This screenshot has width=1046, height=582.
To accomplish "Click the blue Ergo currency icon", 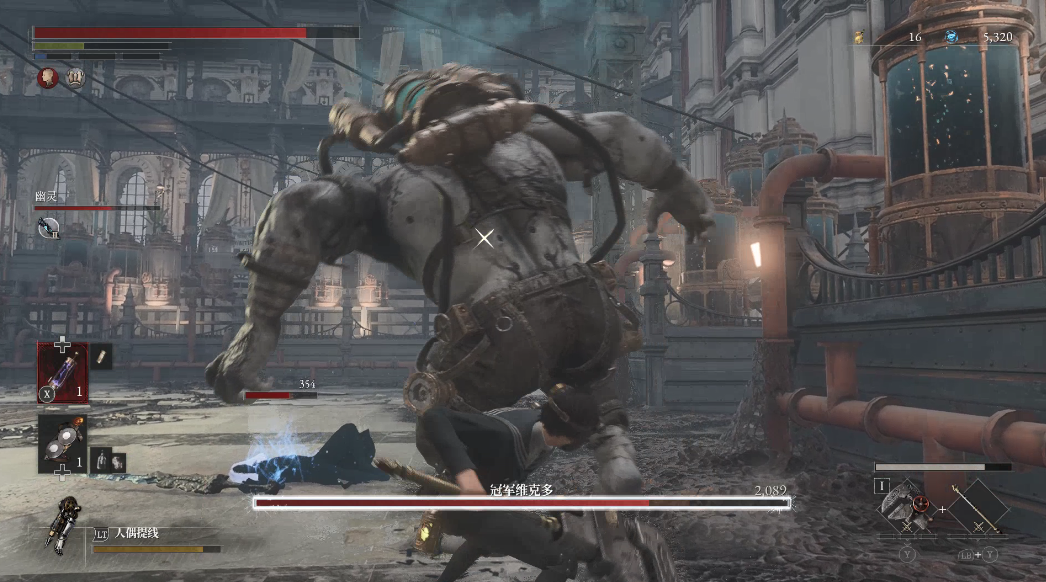I will click(x=951, y=37).
